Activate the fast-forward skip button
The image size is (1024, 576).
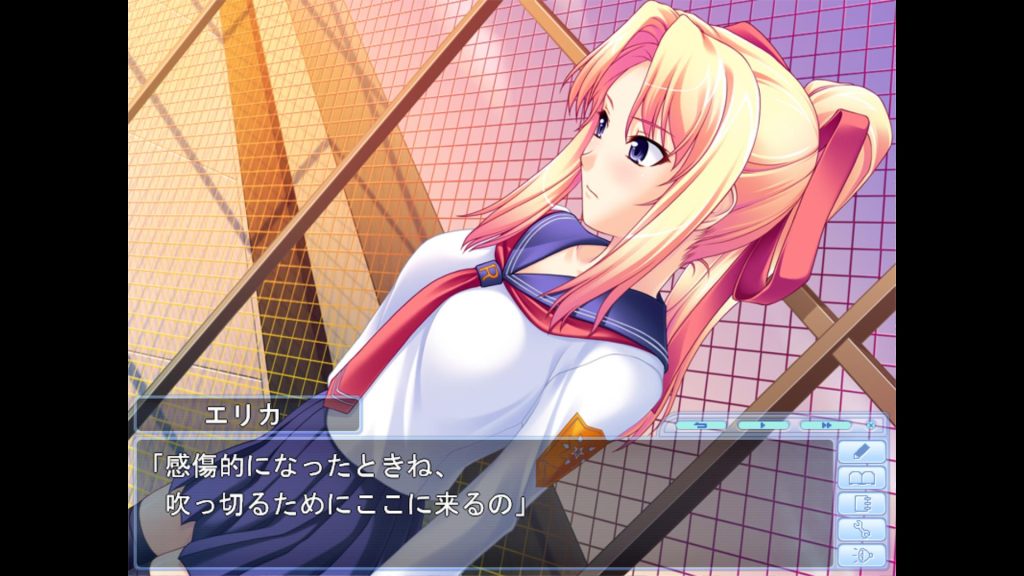[x=826, y=425]
